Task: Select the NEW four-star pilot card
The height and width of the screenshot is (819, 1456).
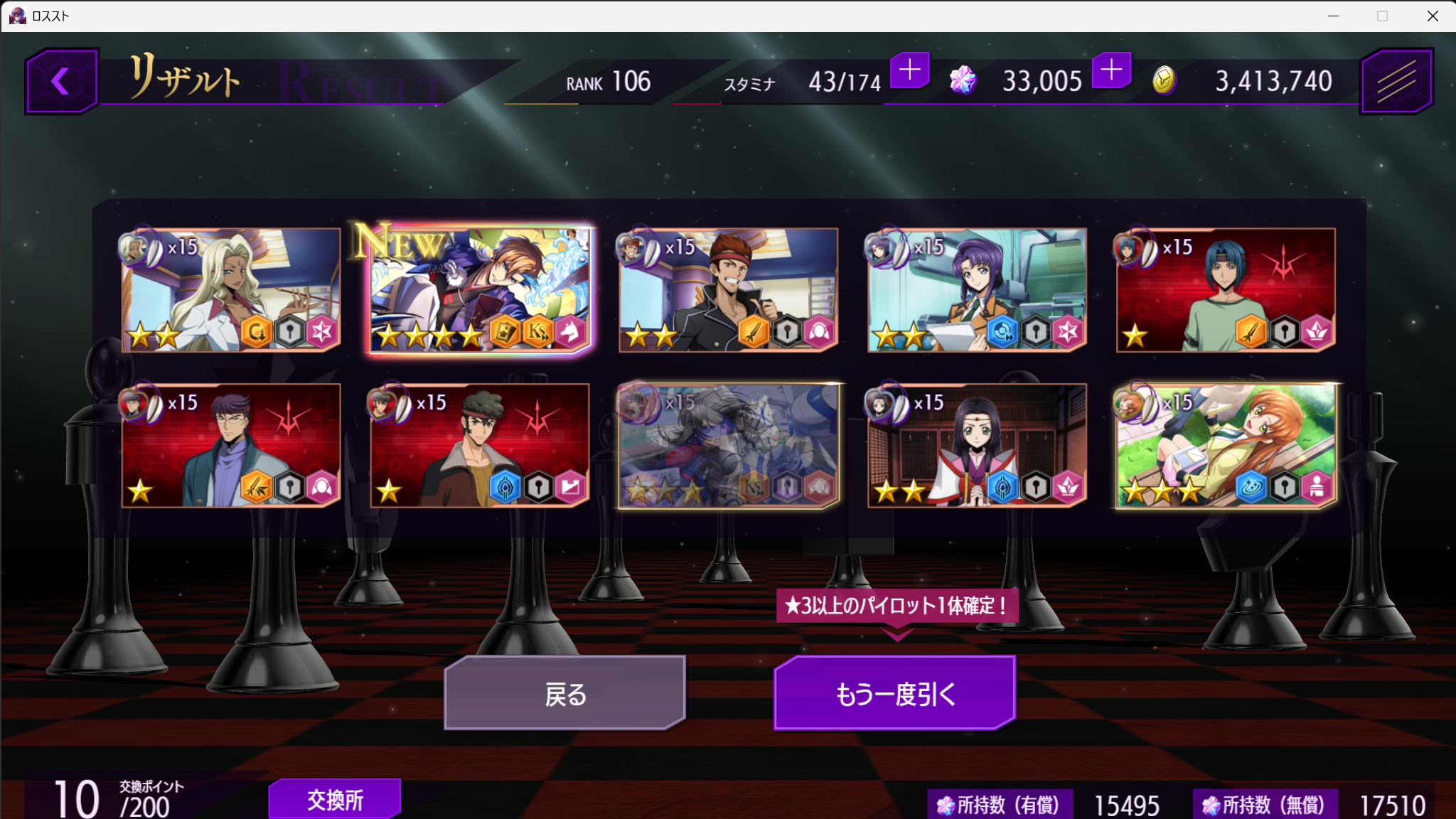Action: (480, 290)
